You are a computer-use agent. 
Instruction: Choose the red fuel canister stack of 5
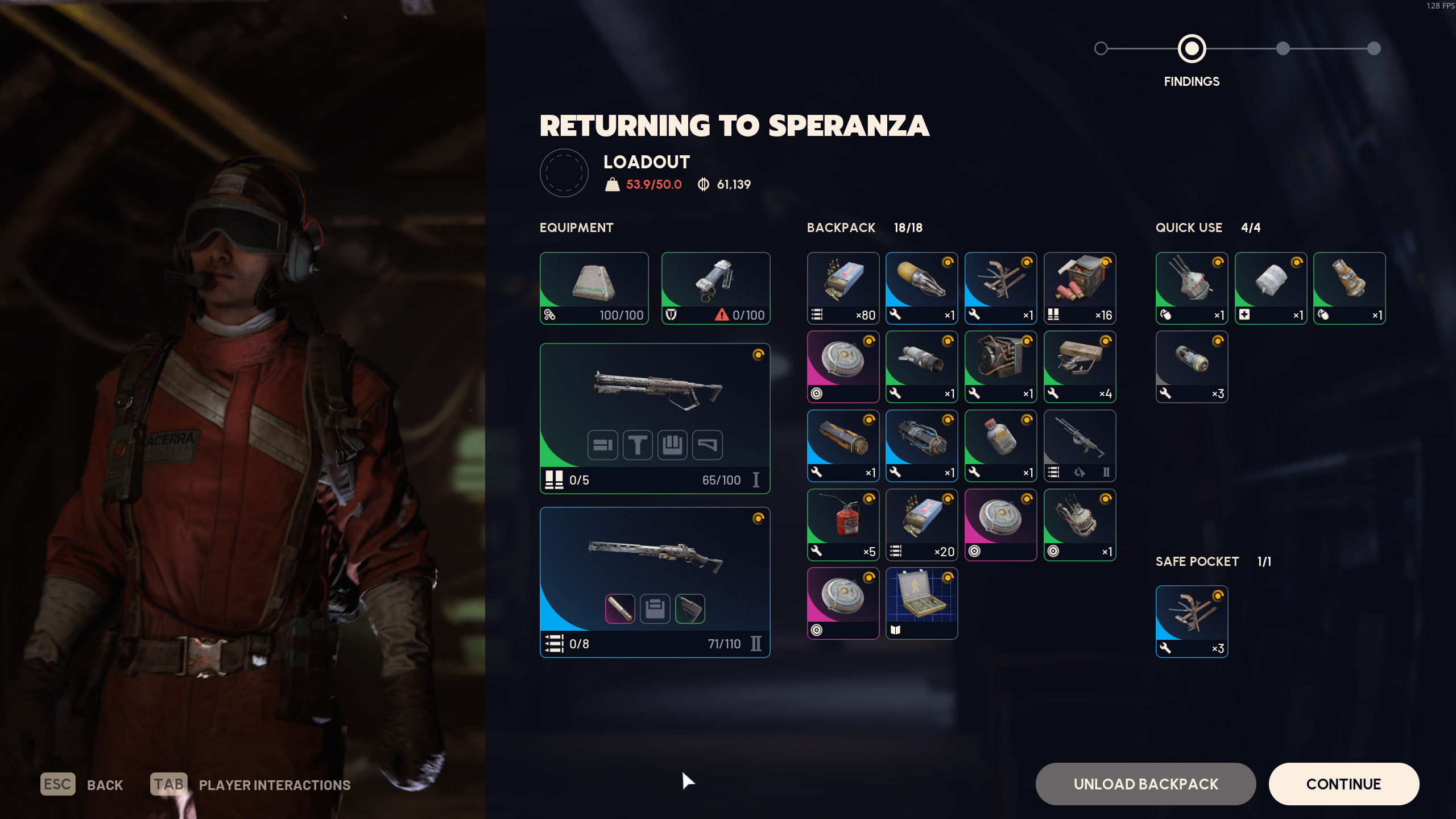click(843, 524)
